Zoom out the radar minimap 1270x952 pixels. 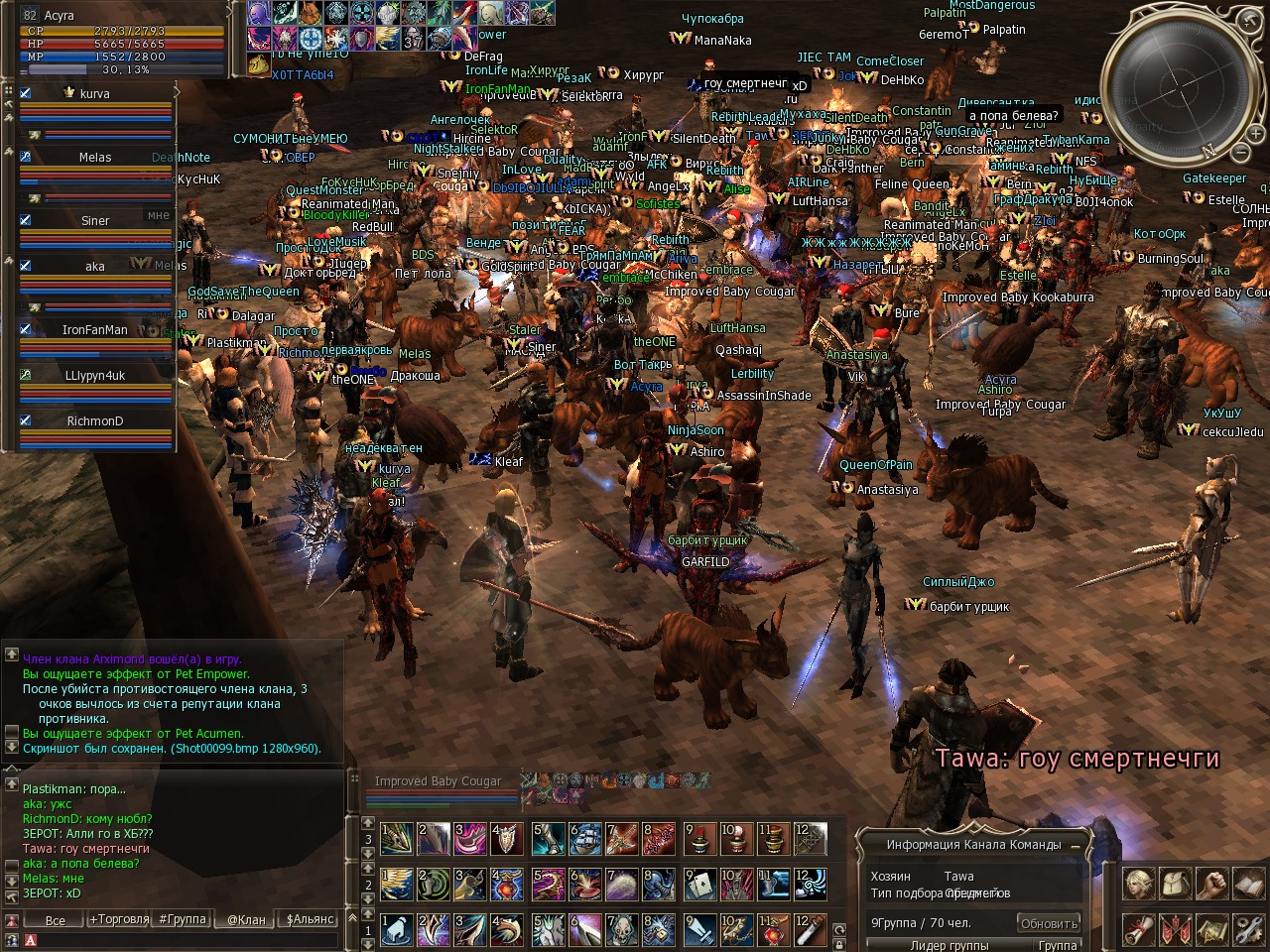coord(1240,152)
